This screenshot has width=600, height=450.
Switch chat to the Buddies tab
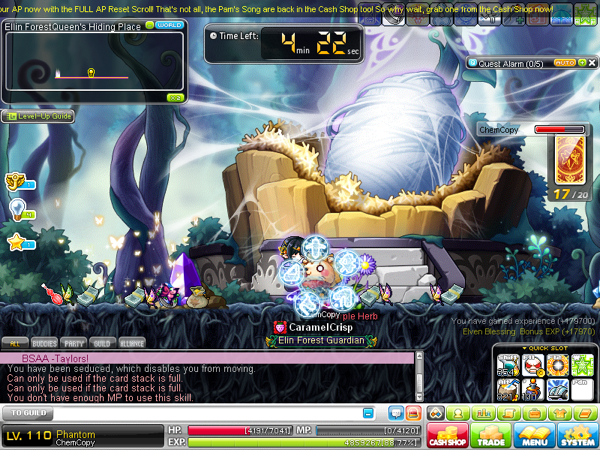pos(42,342)
